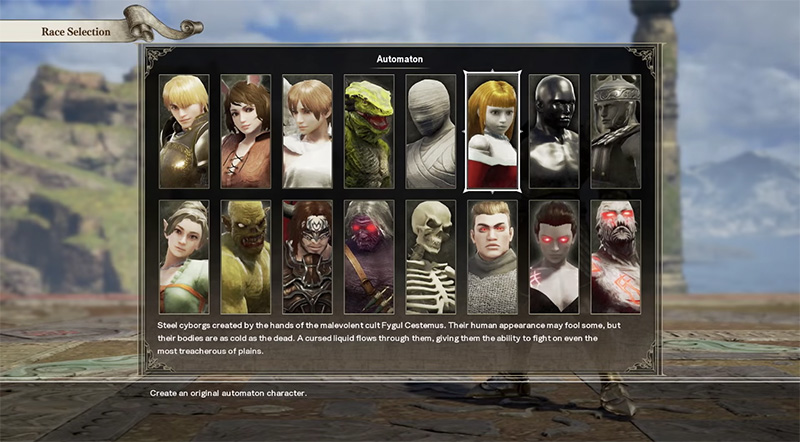Select the green orc race portrait

pos(246,256)
